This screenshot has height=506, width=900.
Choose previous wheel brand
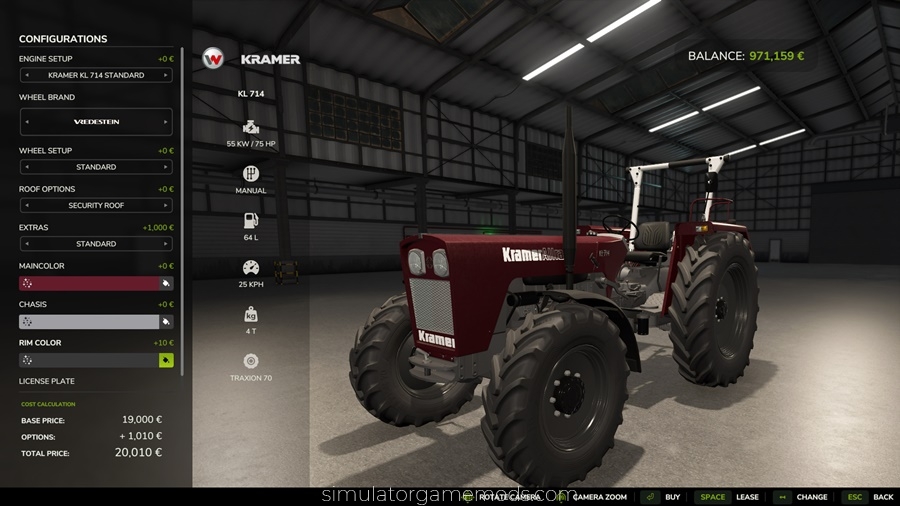click(26, 121)
